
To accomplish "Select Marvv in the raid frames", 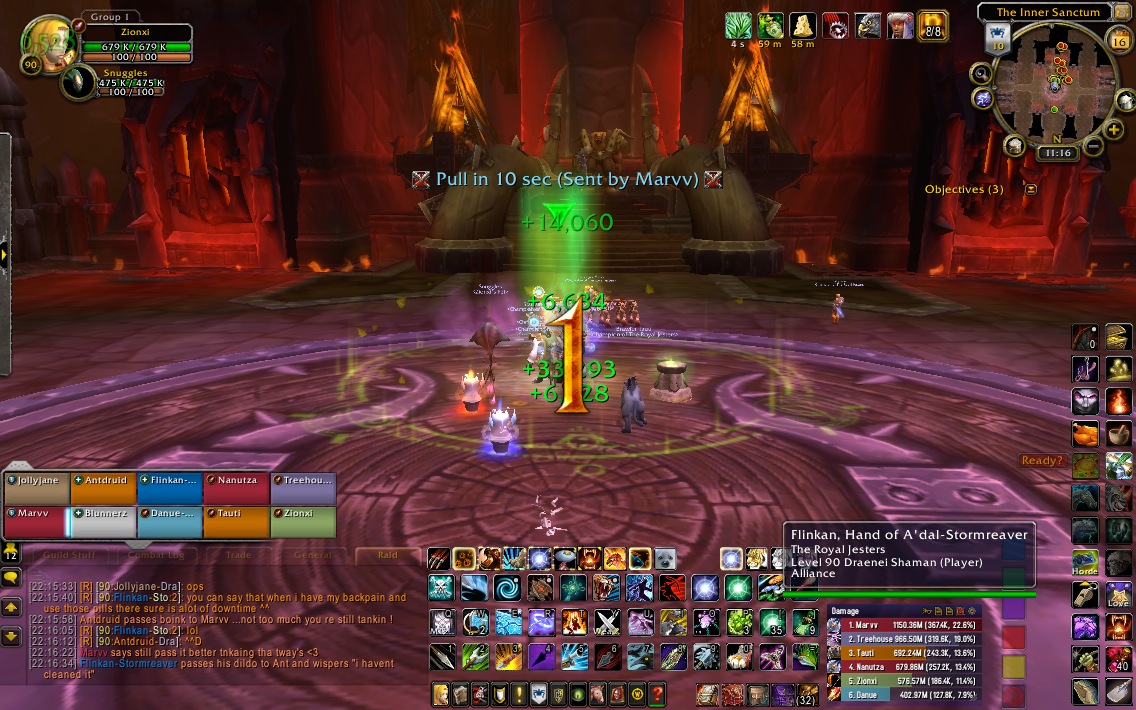I will pos(35,522).
